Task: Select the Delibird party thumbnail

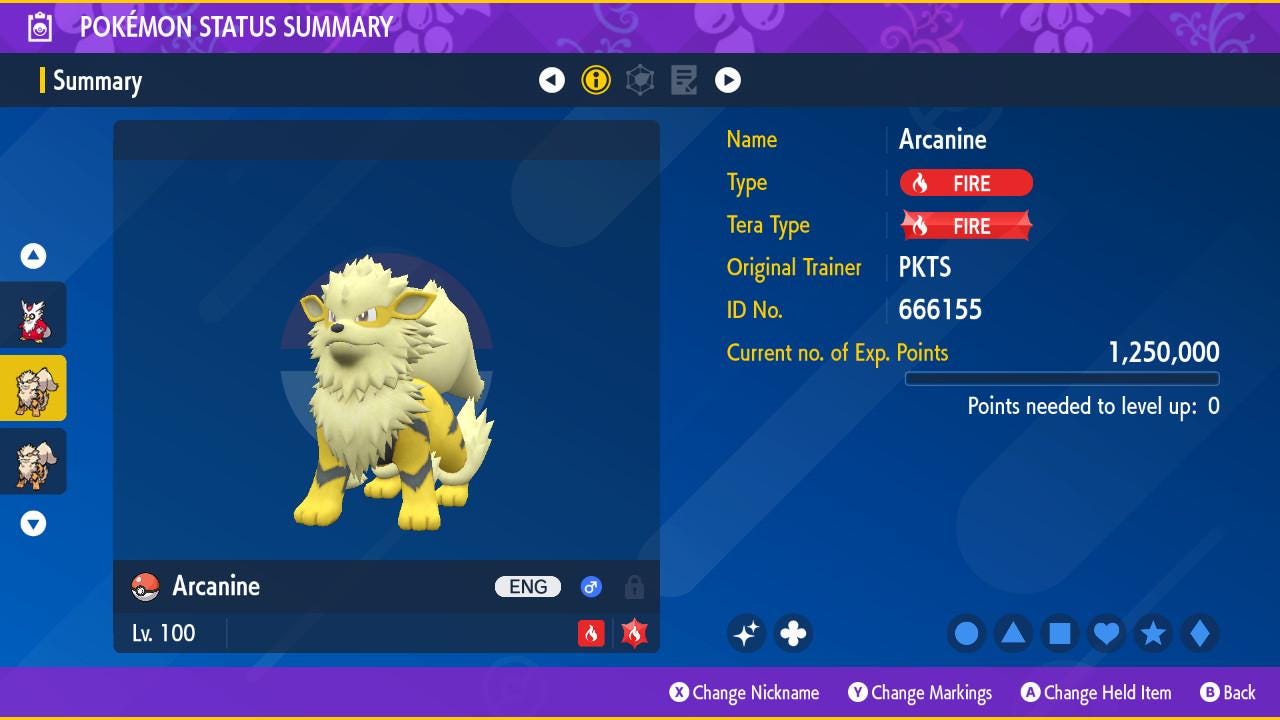Action: (x=33, y=316)
